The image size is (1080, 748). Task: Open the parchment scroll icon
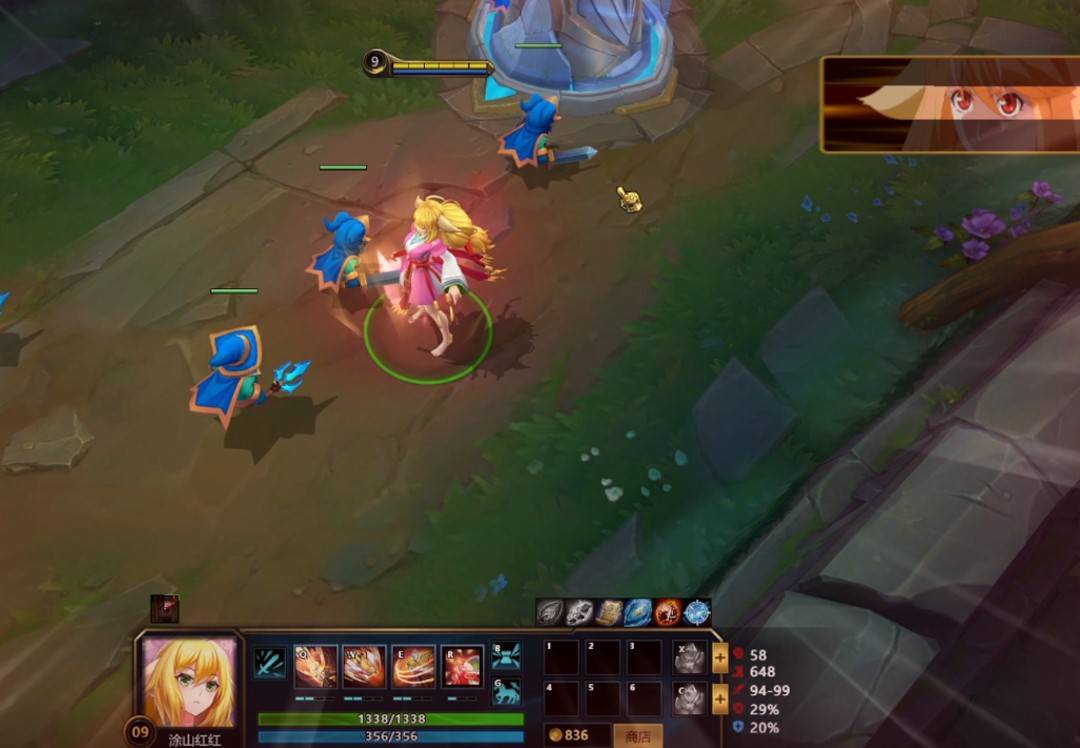pos(608,612)
